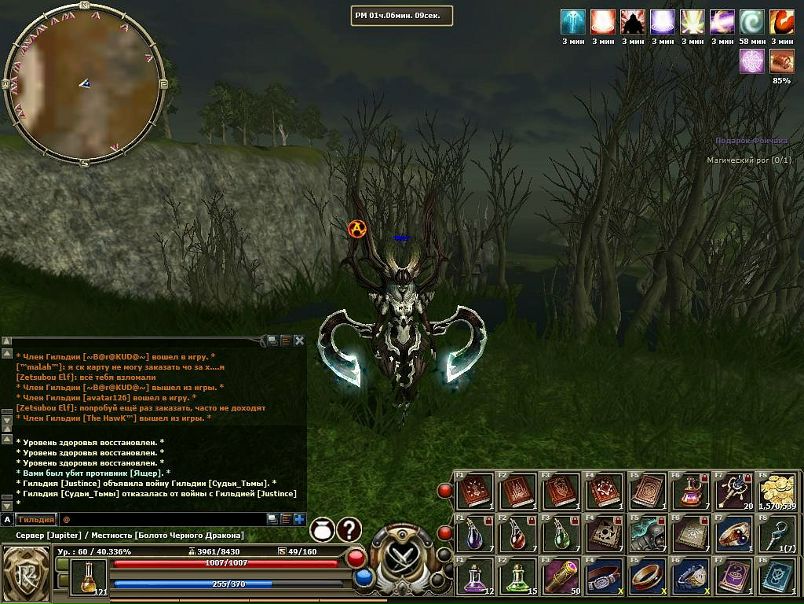Image resolution: width=804 pixels, height=604 pixels.
Task: Open the teal book in the hotbar
Action: [777, 577]
